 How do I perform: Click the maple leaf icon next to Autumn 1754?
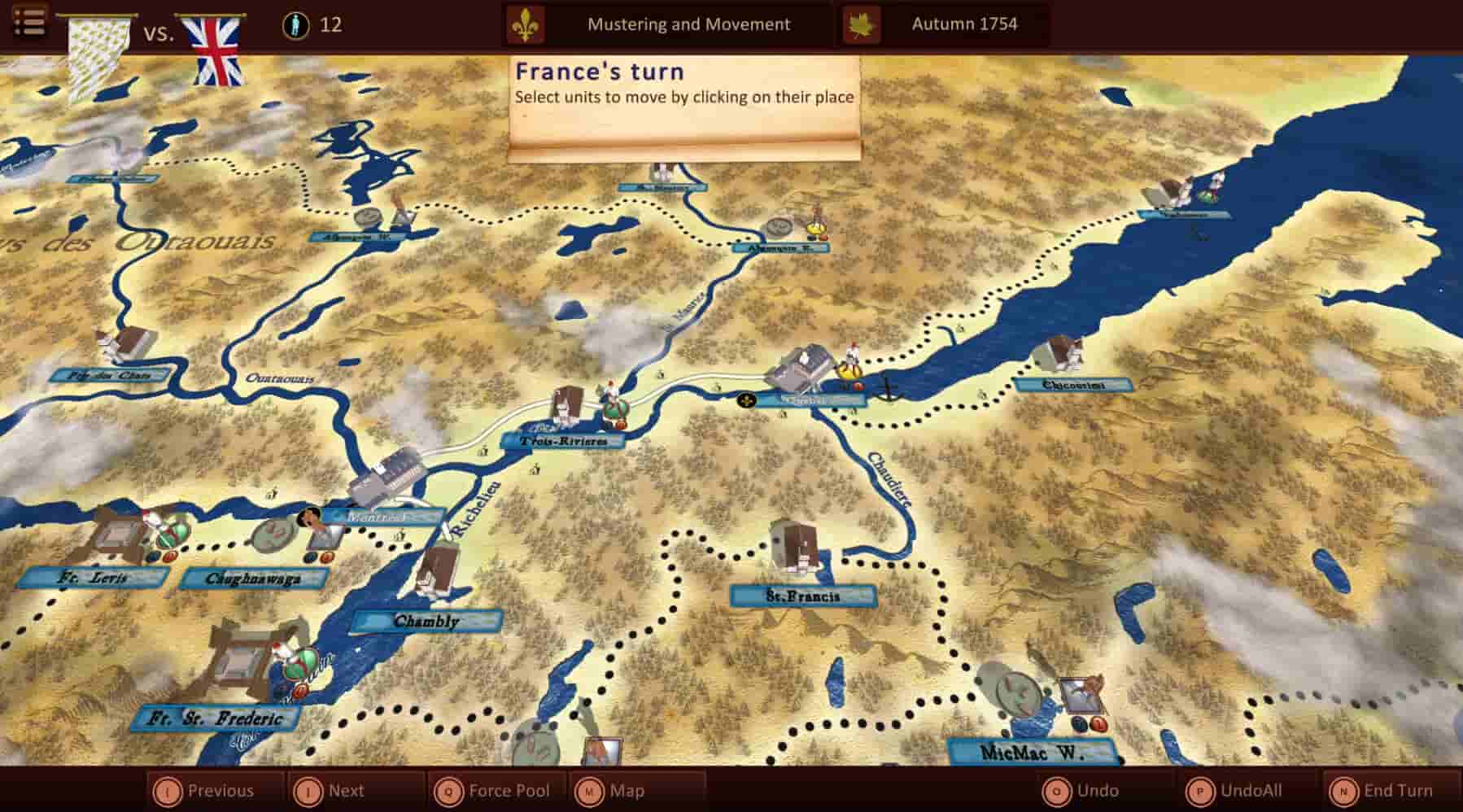click(864, 24)
